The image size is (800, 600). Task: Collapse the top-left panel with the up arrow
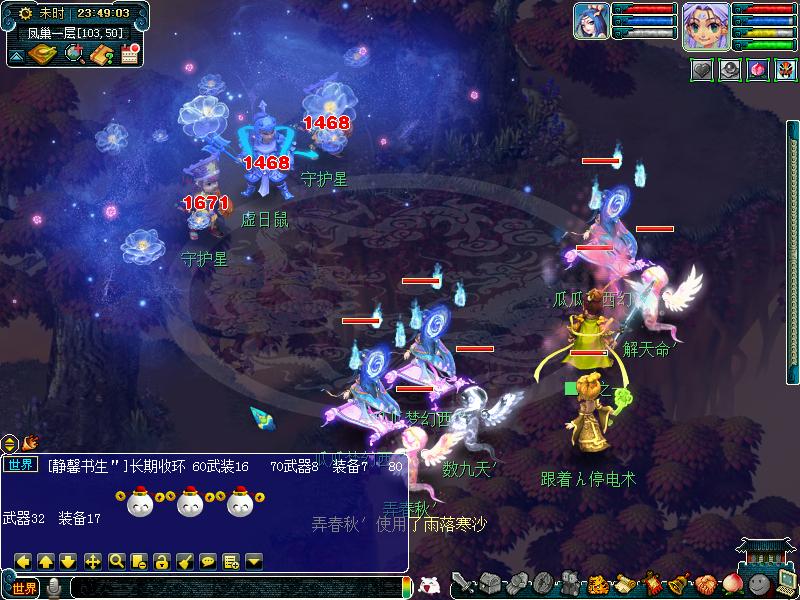(16, 55)
